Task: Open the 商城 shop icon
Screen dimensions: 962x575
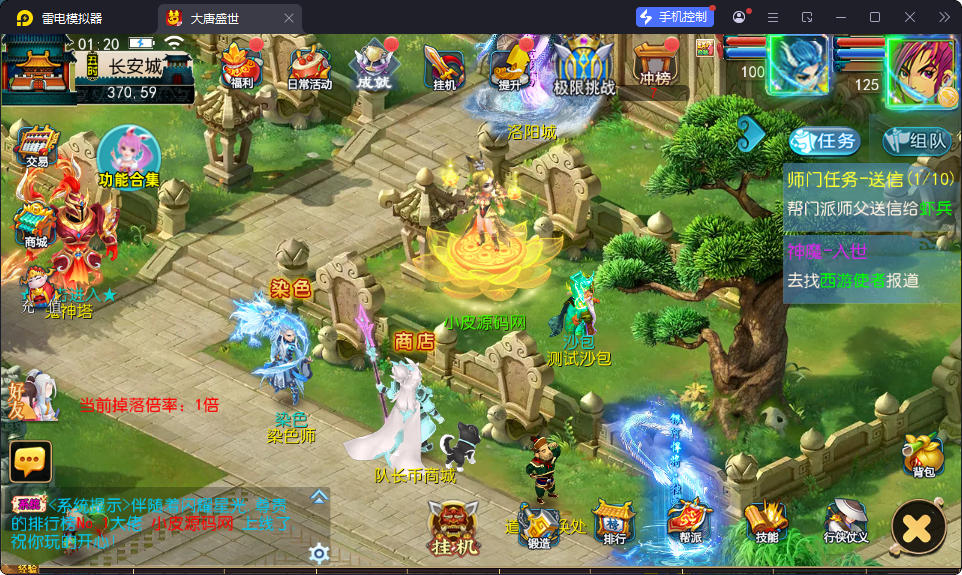Action: tap(35, 224)
